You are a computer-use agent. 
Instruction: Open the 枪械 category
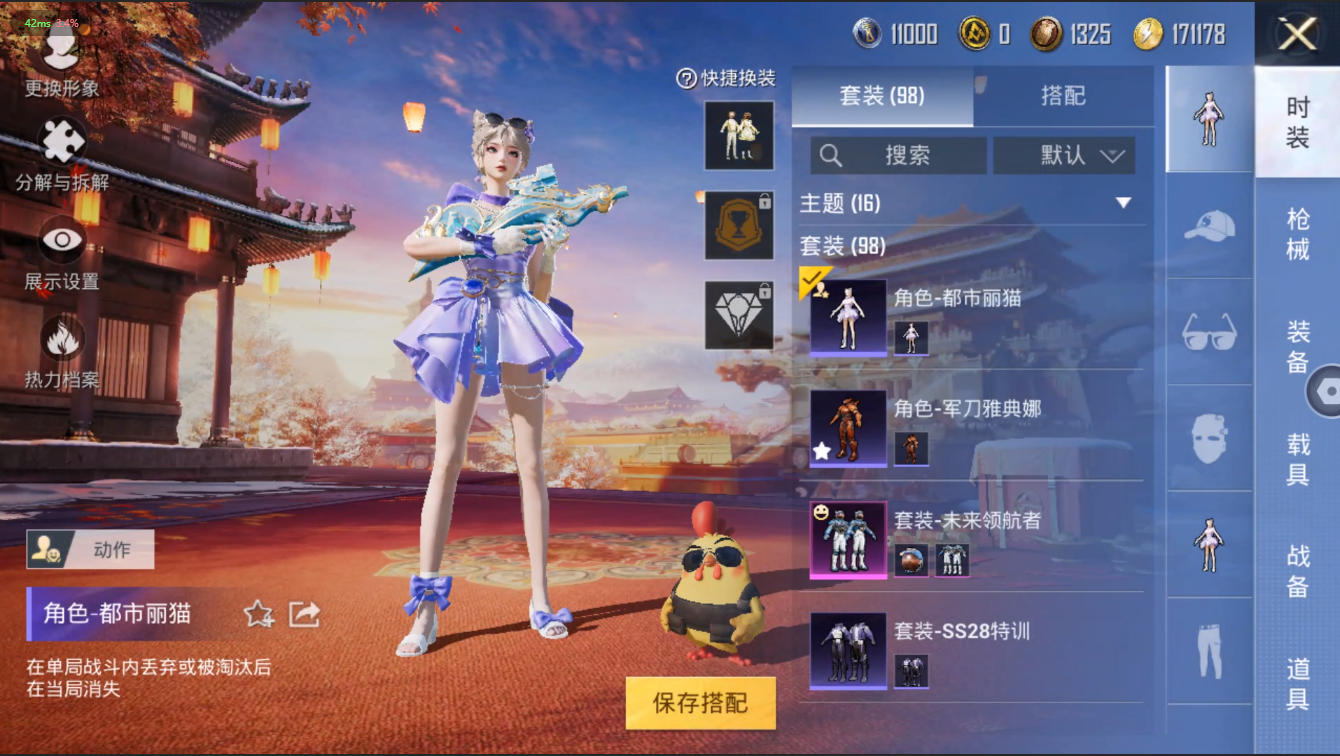(1297, 235)
